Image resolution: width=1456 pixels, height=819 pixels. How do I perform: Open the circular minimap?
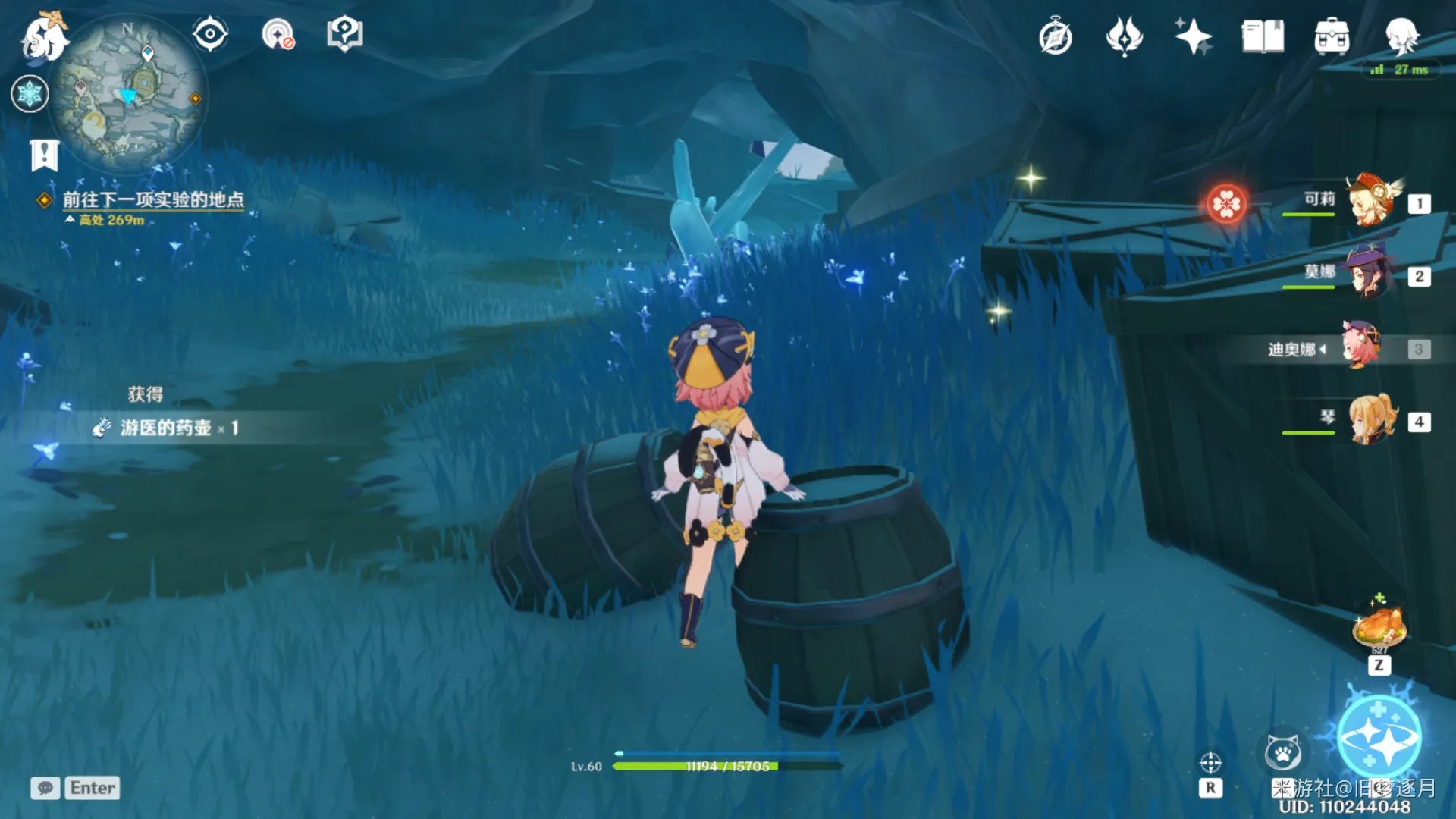click(x=127, y=94)
